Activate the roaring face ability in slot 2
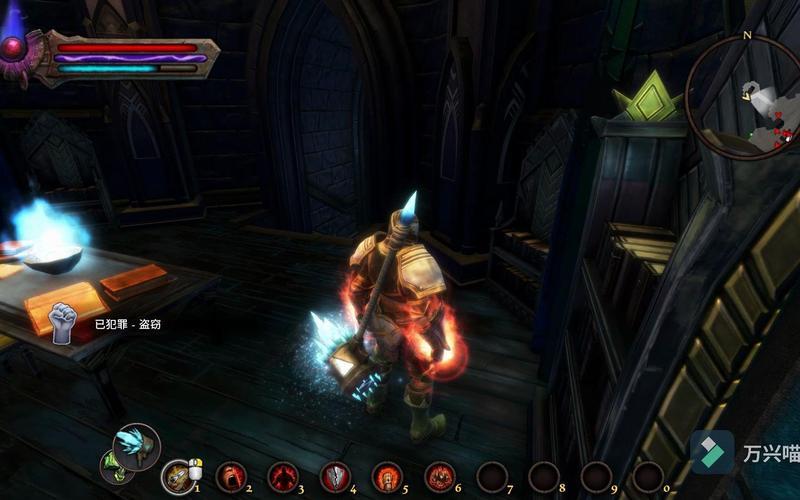The width and height of the screenshot is (800, 500). (231, 477)
